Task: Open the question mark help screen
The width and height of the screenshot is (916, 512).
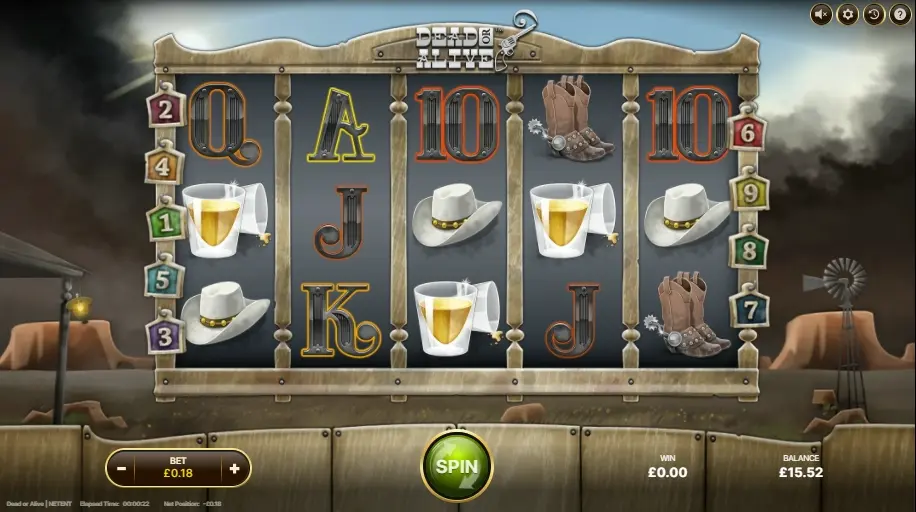Action: [x=898, y=14]
